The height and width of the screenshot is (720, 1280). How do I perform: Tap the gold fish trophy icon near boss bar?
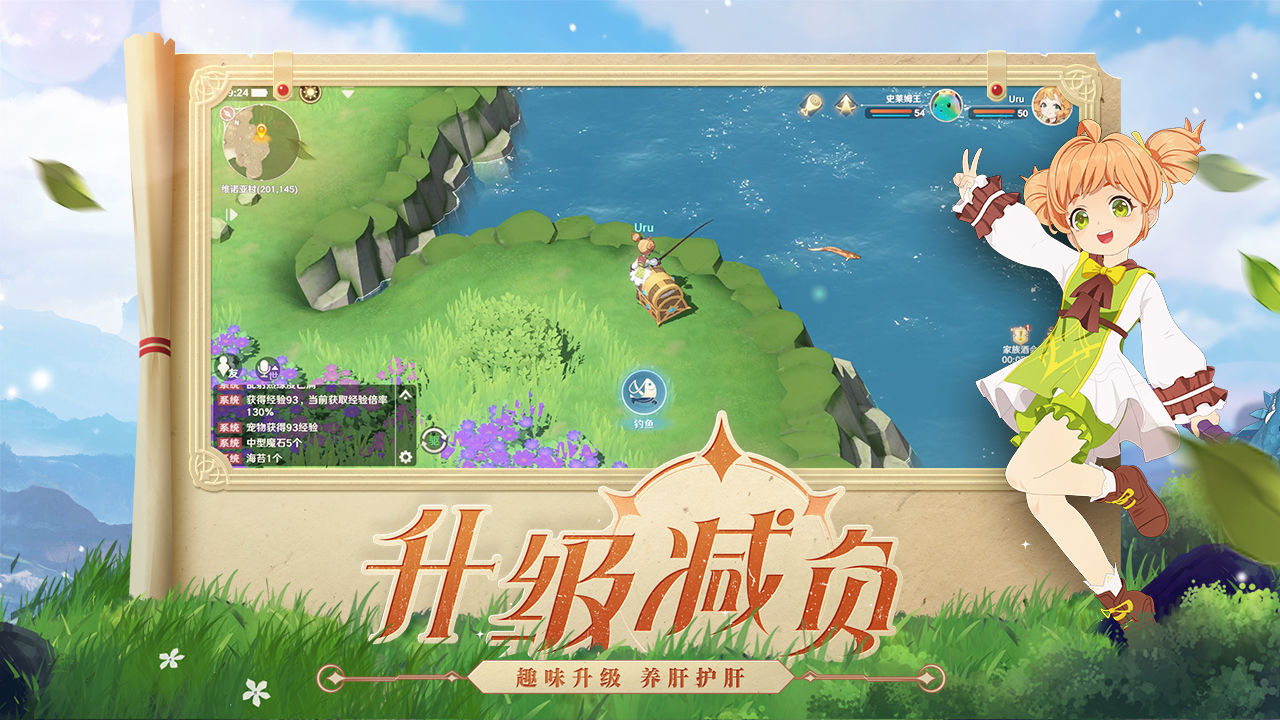point(813,103)
